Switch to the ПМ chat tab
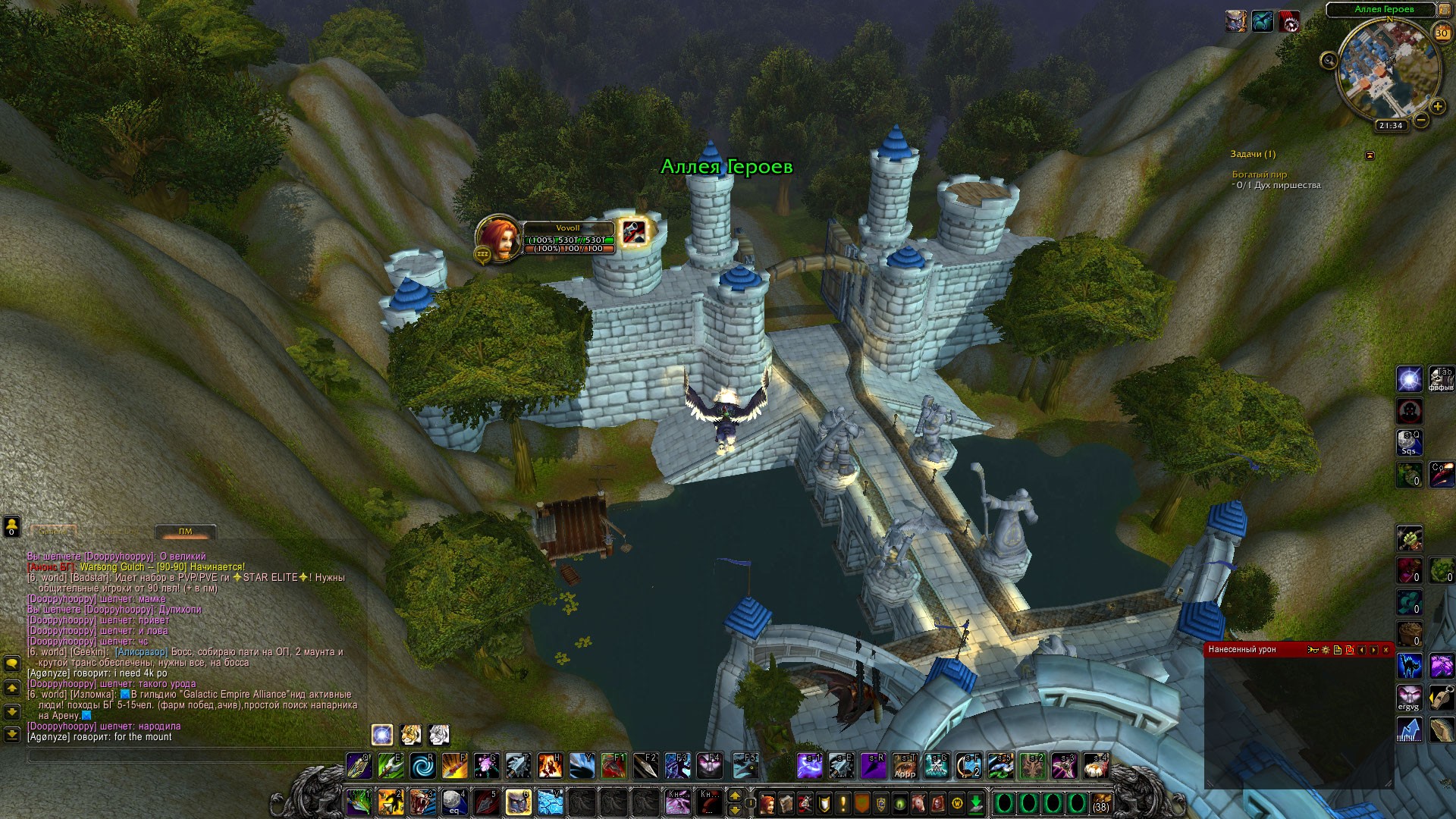The height and width of the screenshot is (819, 1456). tap(185, 532)
